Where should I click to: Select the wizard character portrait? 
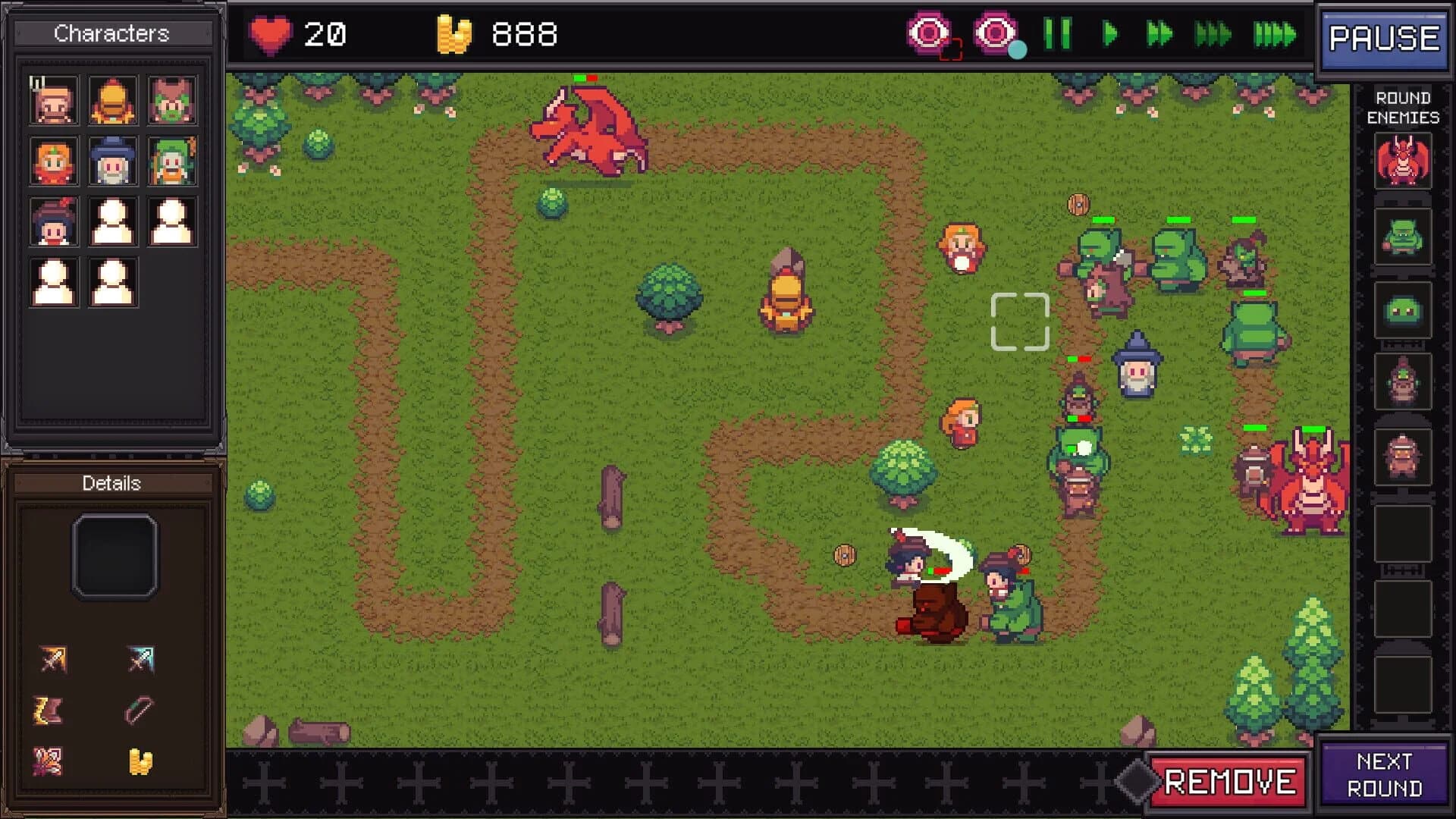click(x=112, y=161)
